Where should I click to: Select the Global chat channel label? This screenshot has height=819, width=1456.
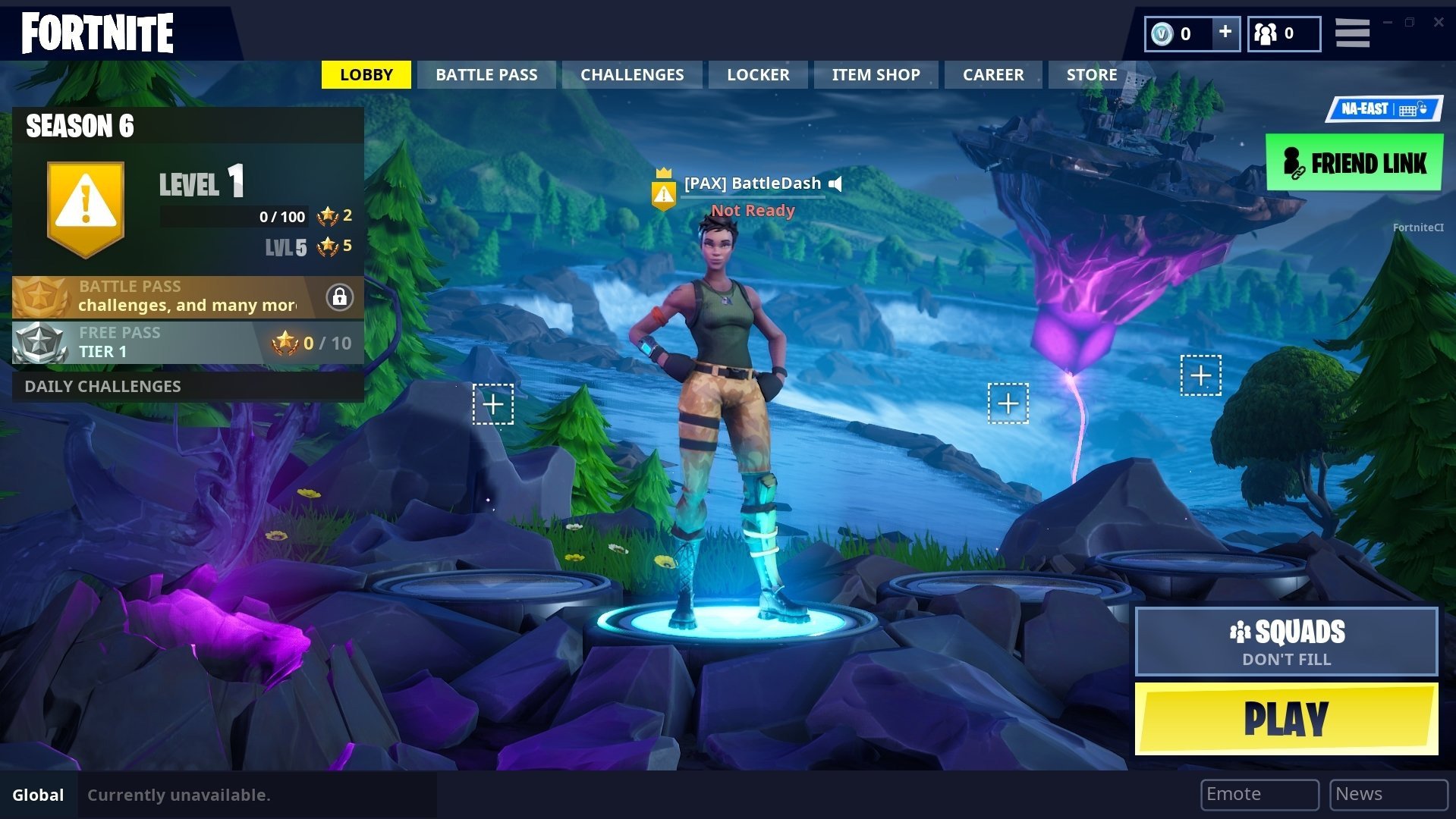[38, 795]
